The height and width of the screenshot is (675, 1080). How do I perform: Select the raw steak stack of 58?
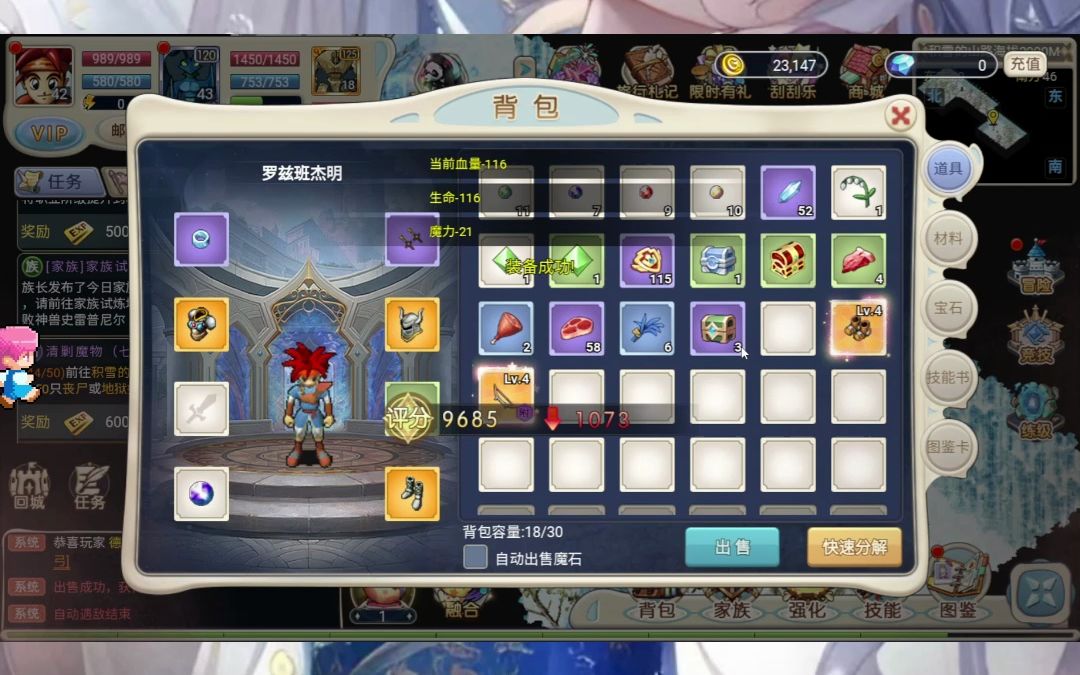pos(576,328)
